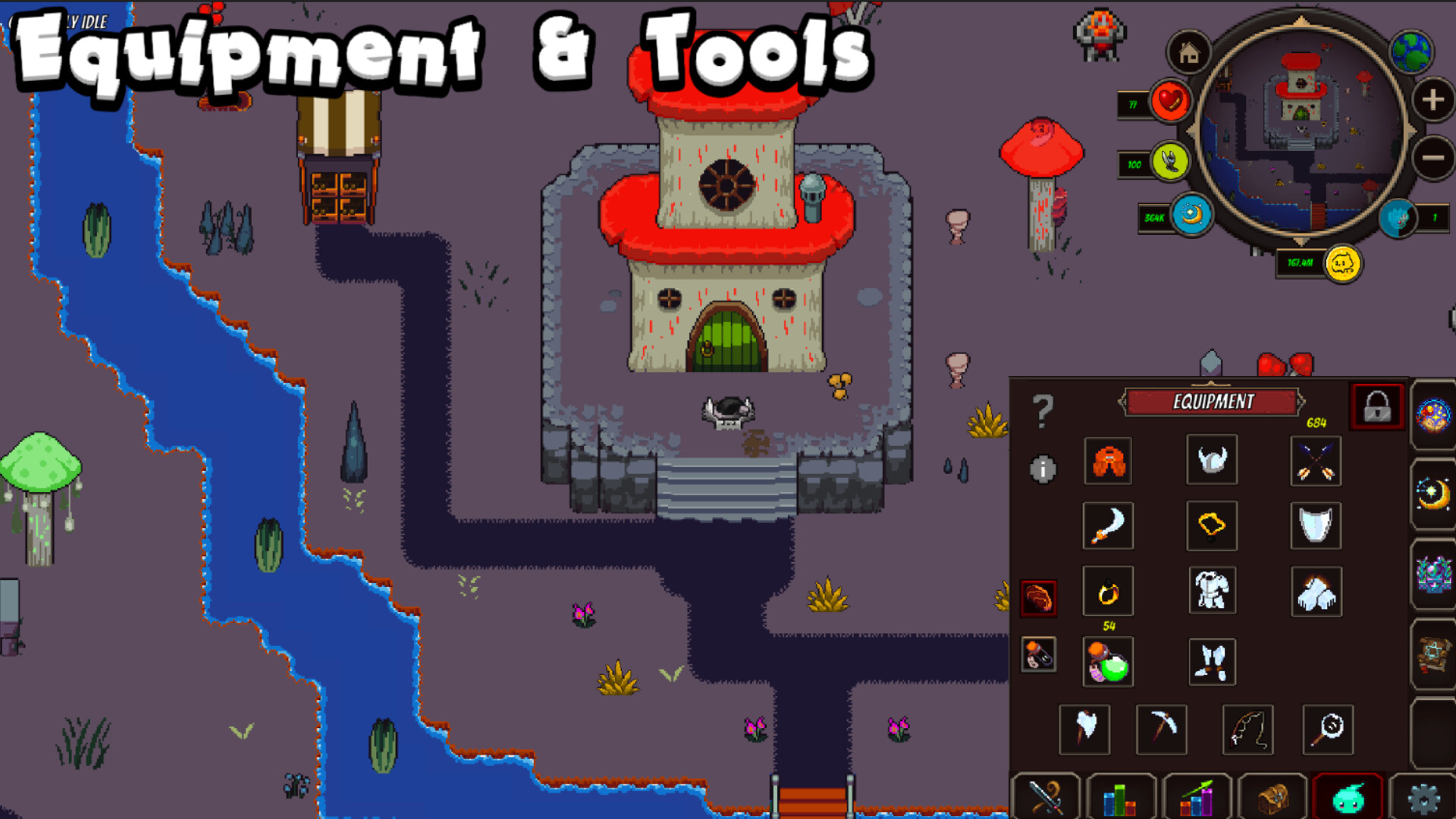Open the pickaxe tool slot
Screen dimensions: 1456x819
(1162, 730)
